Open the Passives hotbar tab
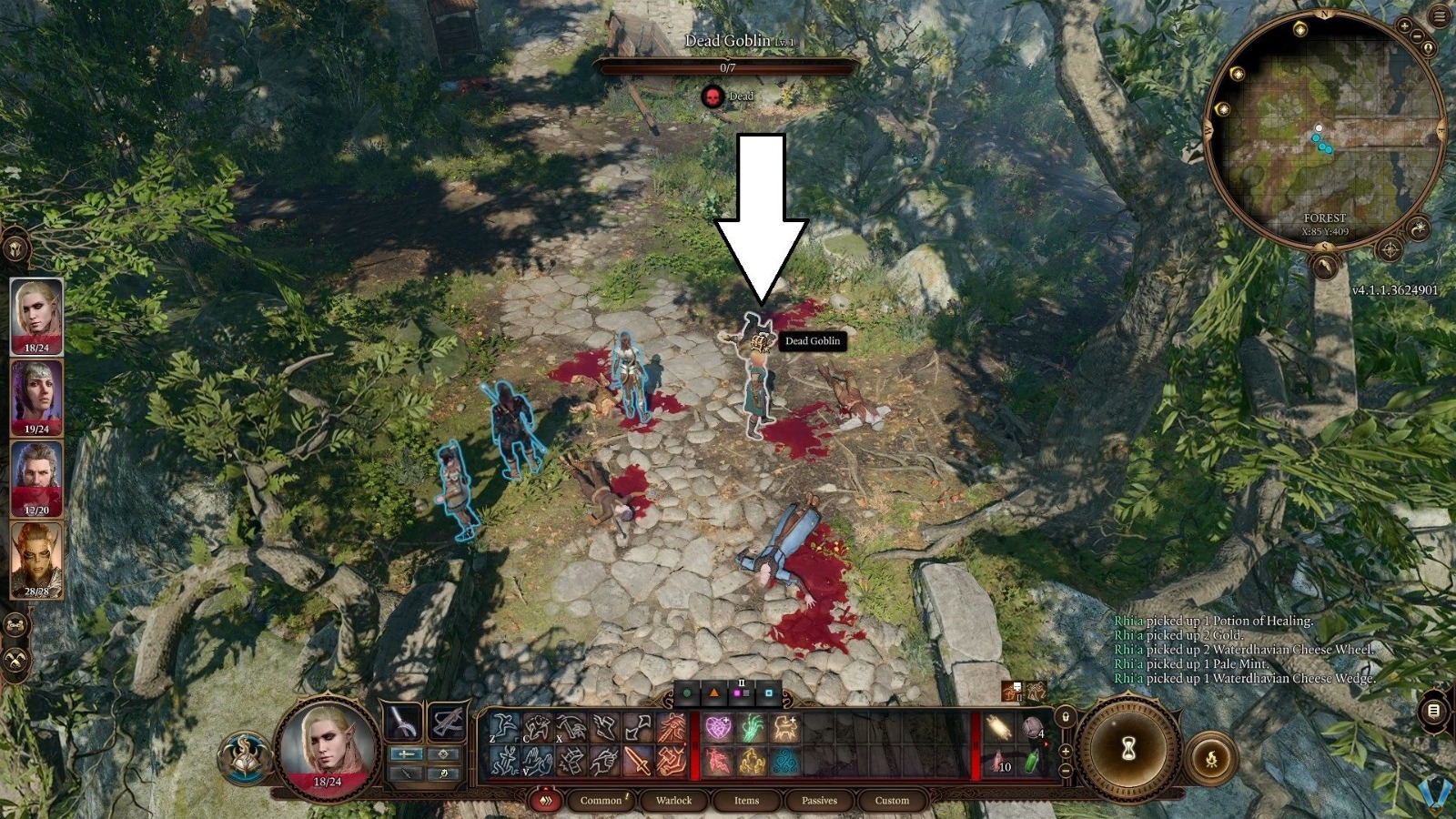The height and width of the screenshot is (819, 1456). (821, 801)
